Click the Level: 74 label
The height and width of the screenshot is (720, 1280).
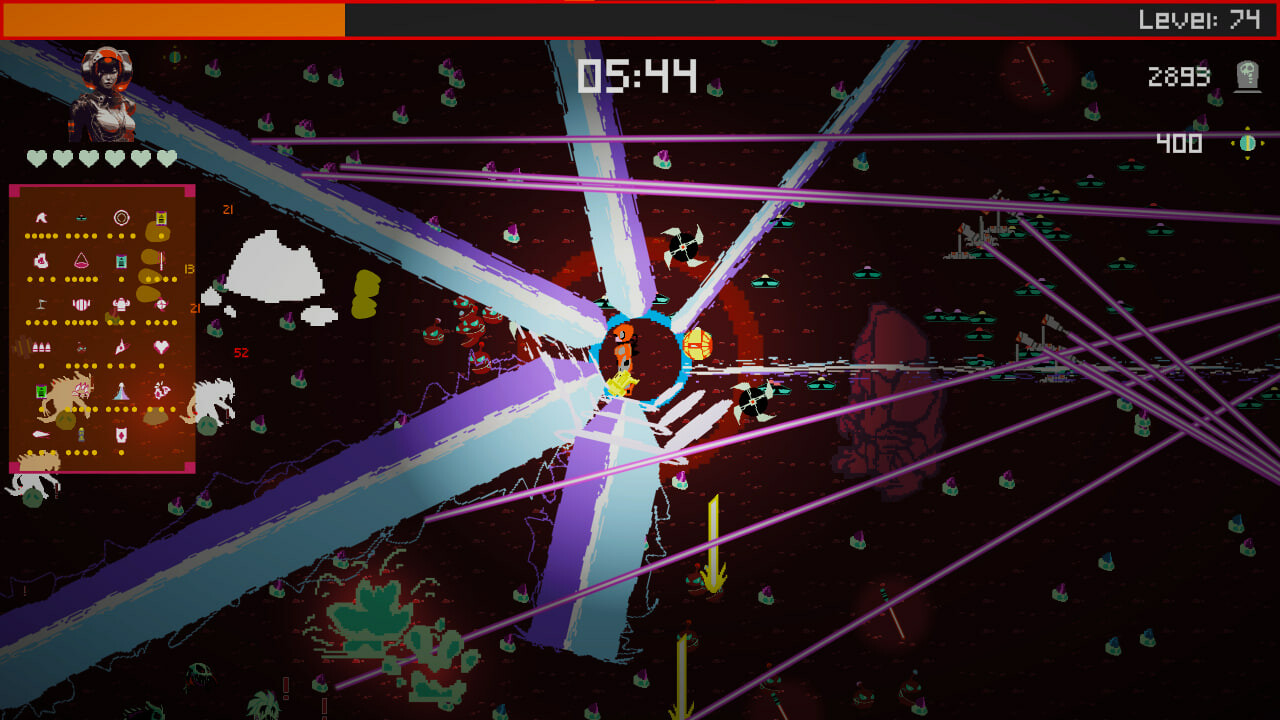(1208, 16)
